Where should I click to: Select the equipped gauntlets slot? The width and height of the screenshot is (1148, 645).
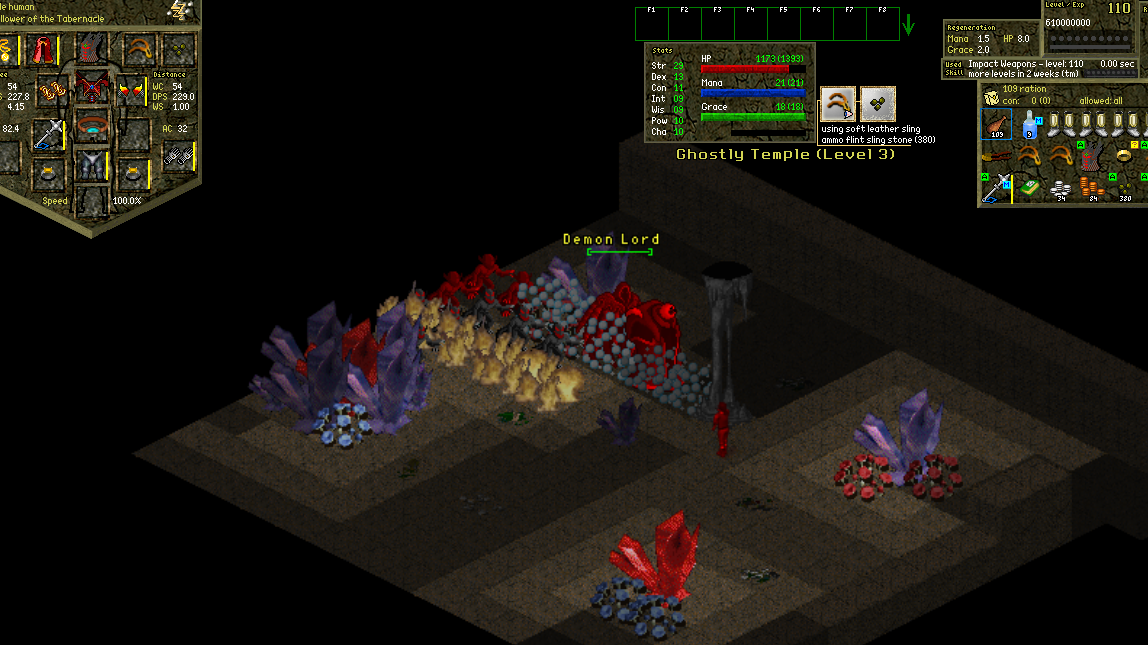pos(178,155)
